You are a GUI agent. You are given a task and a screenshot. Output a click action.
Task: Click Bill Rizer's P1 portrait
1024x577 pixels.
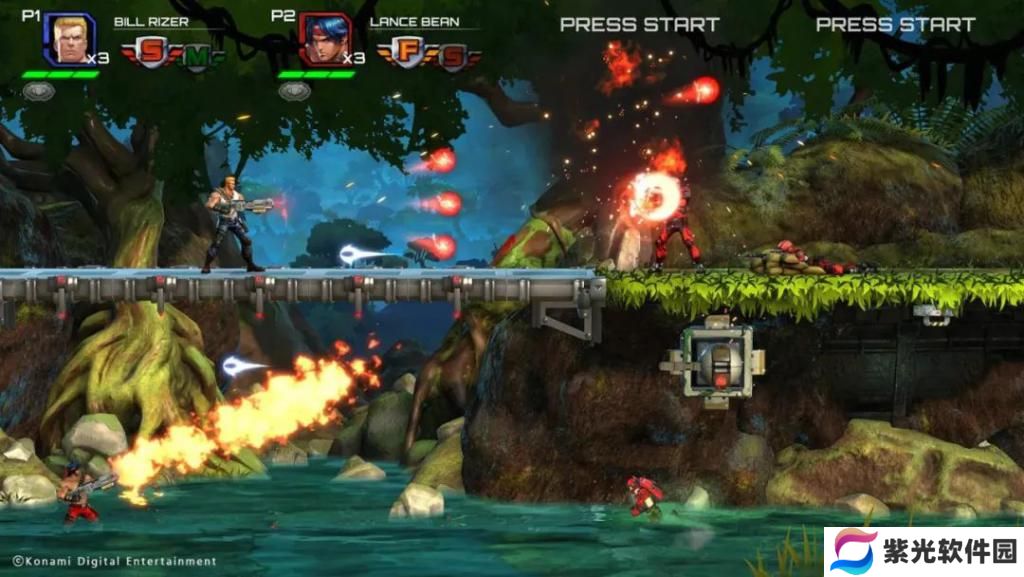pos(68,38)
